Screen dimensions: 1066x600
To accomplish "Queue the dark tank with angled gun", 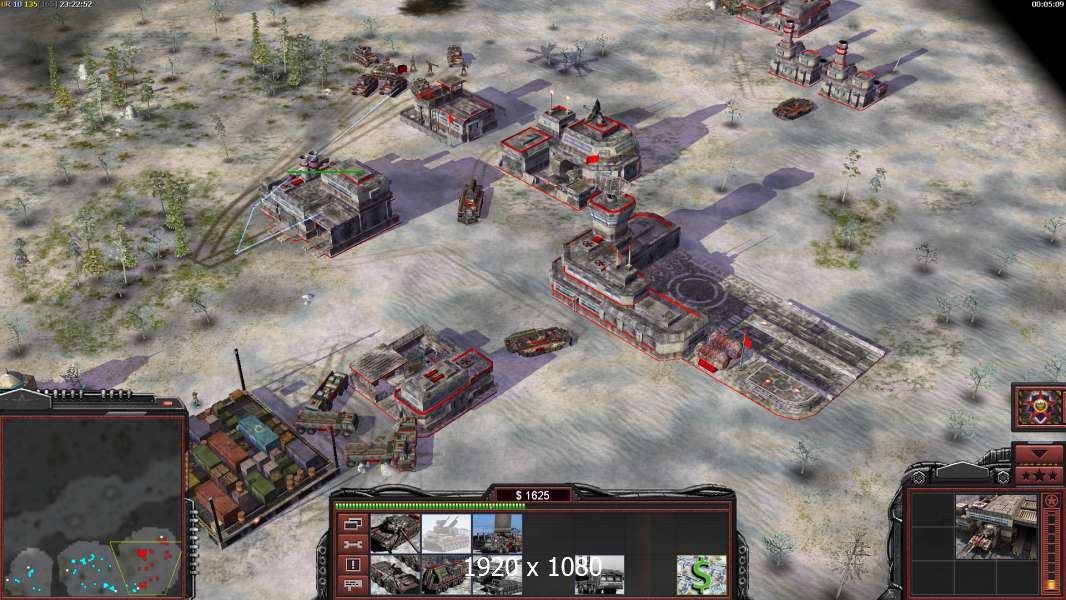I will 395,534.
